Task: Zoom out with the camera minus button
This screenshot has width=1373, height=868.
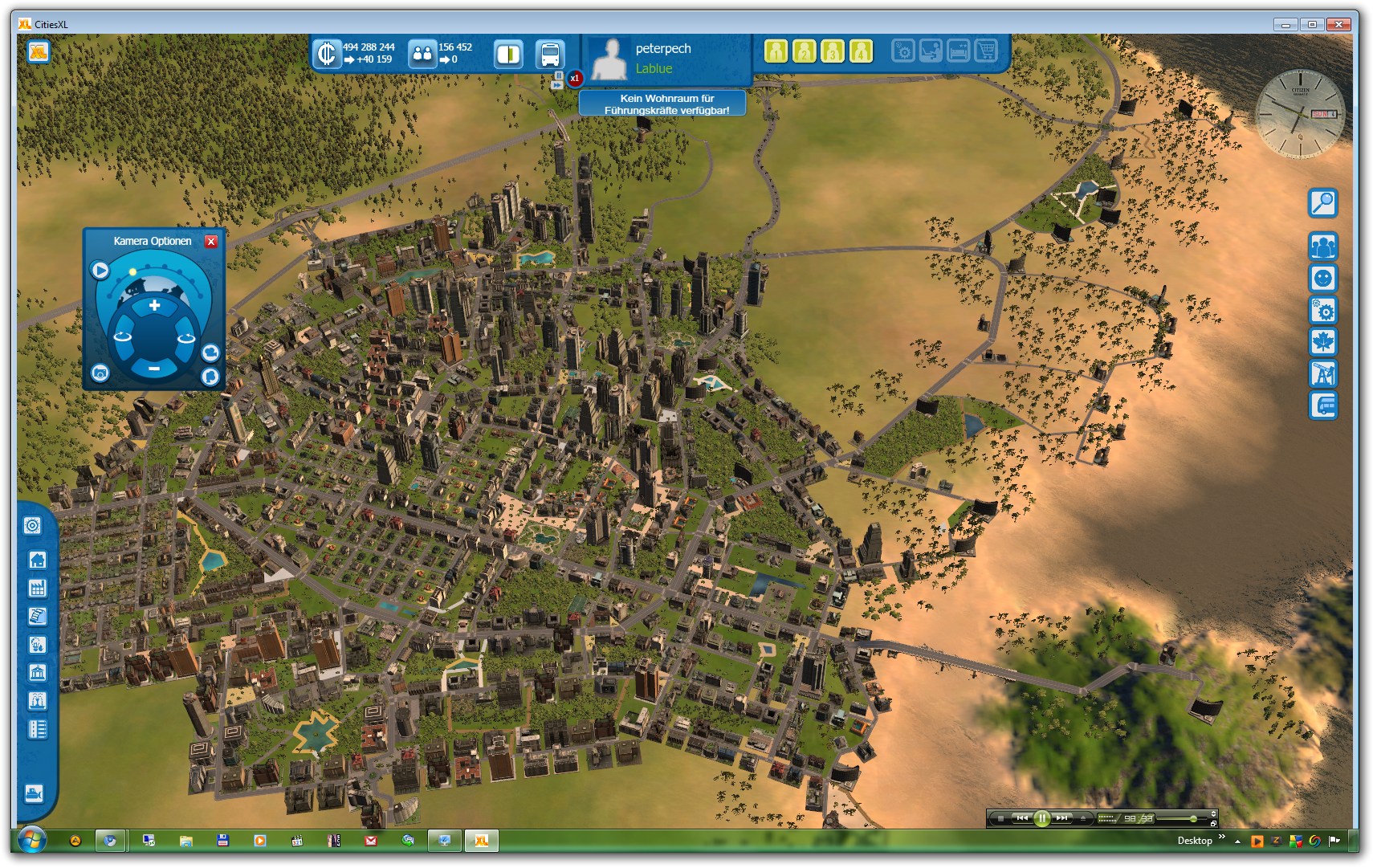Action: click(x=154, y=369)
